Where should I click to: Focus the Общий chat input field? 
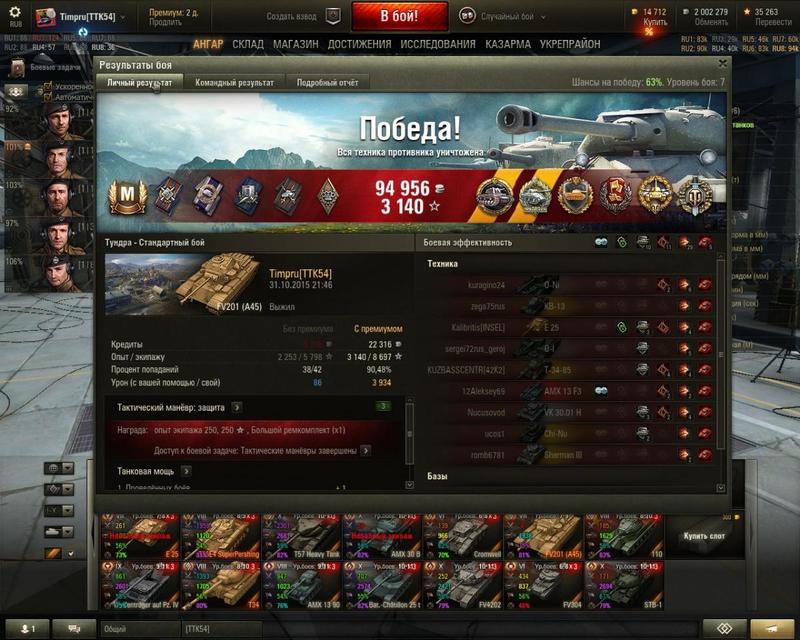pyautogui.click(x=140, y=628)
